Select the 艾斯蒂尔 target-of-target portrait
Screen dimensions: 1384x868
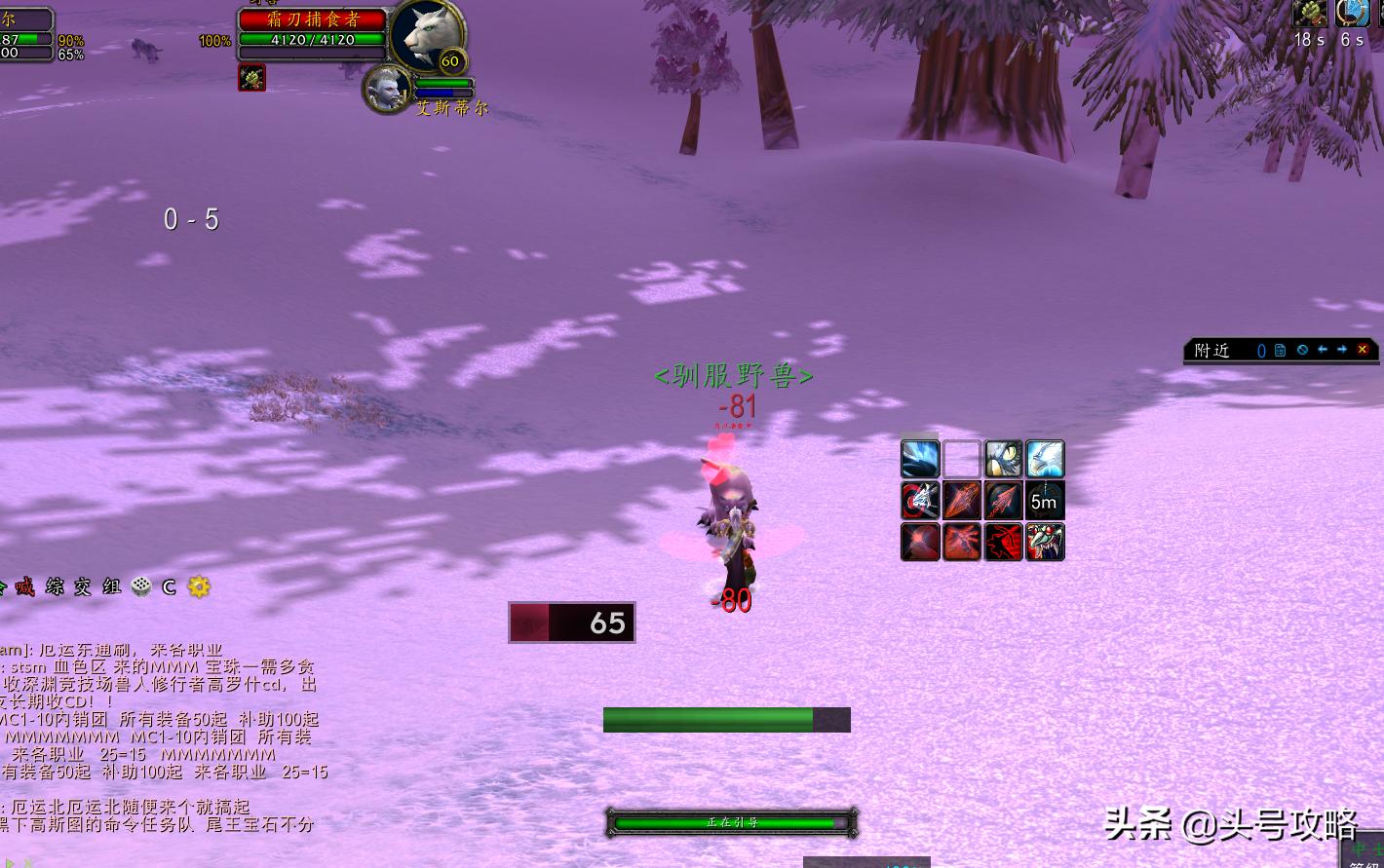point(387,89)
